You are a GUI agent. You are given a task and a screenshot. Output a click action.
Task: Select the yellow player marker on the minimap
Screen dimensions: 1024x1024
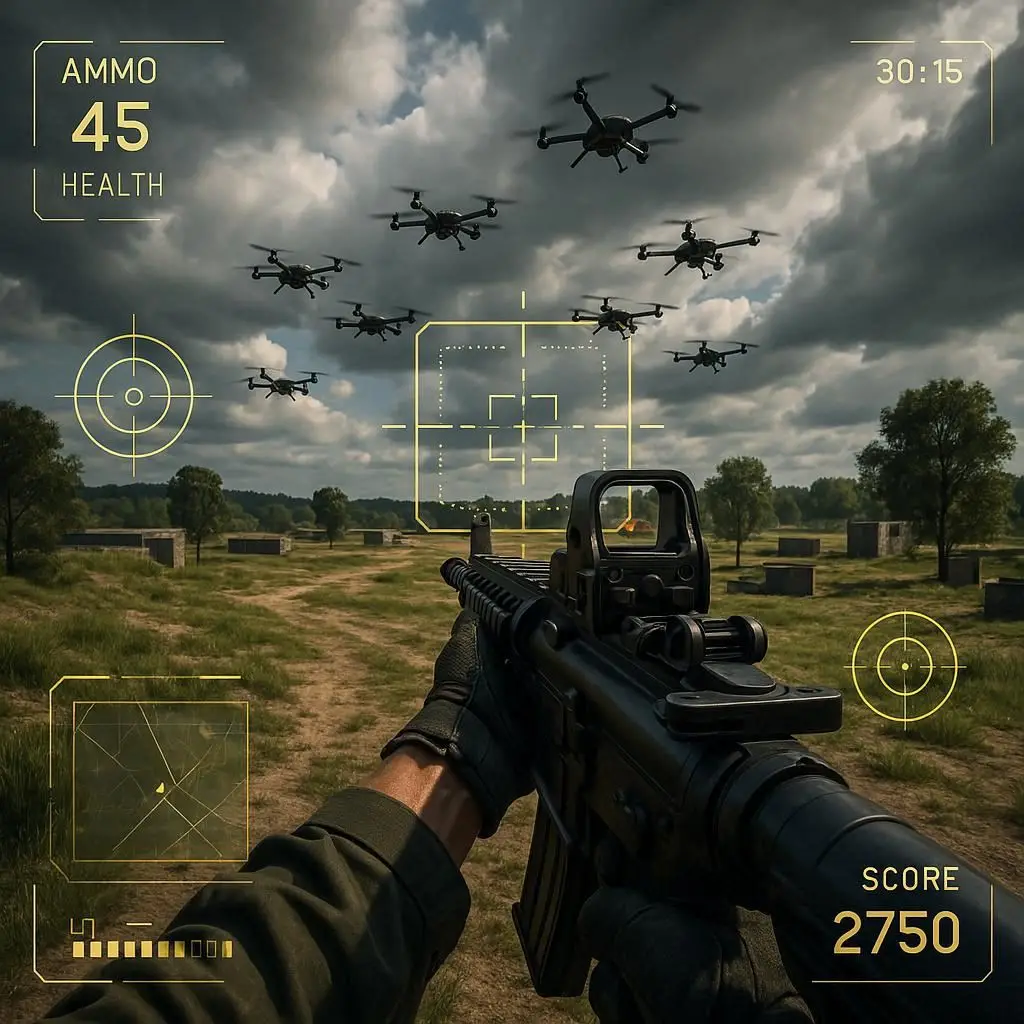pyautogui.click(x=160, y=789)
